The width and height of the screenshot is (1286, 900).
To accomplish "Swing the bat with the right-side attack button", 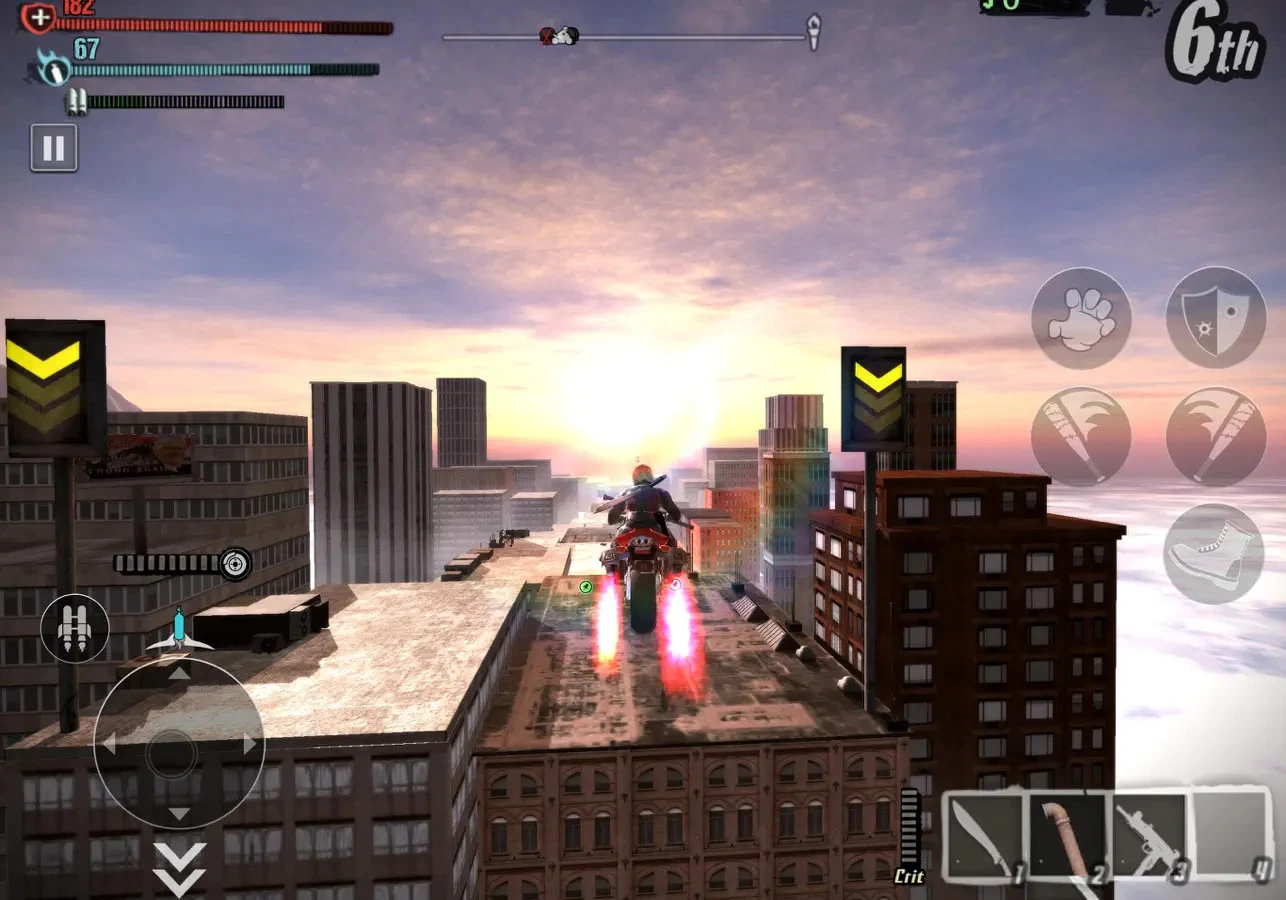I will coord(1216,437).
